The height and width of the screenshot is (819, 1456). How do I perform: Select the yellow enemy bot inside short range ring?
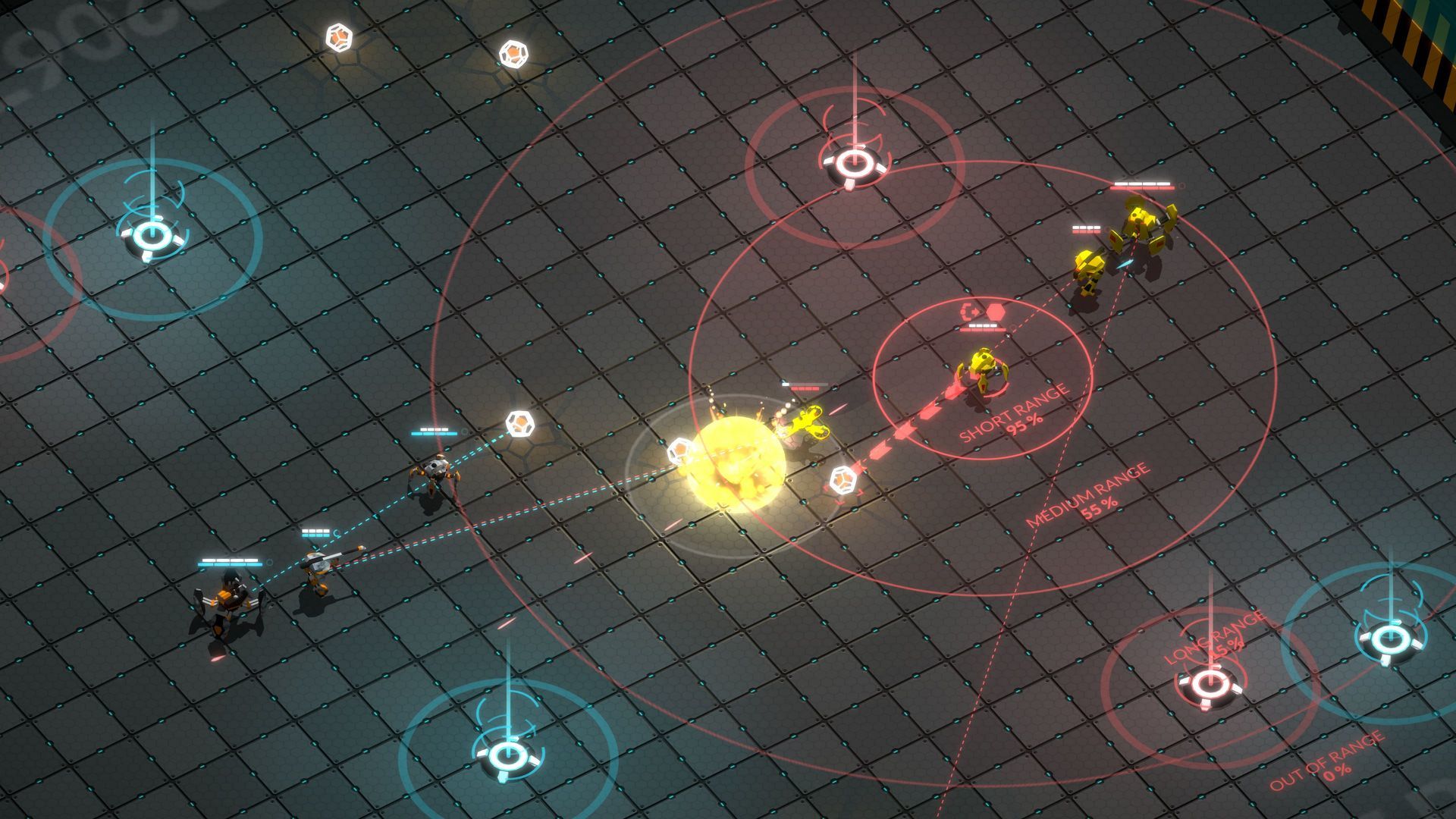(x=984, y=364)
